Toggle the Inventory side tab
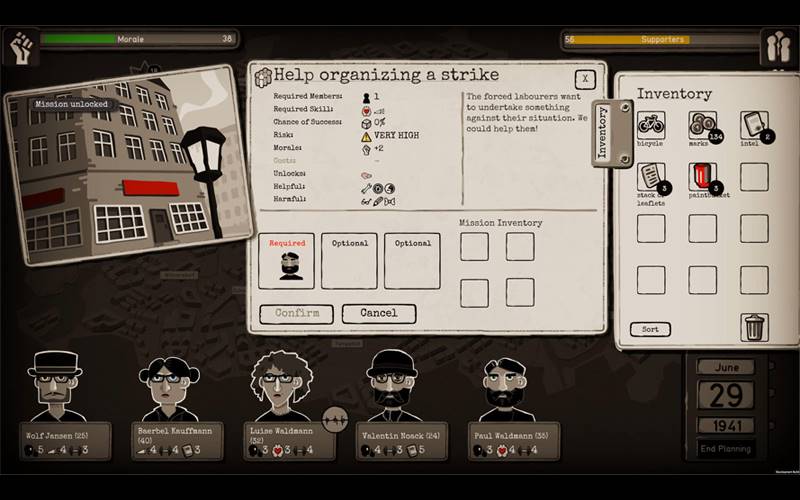The width and height of the screenshot is (800, 500). [603, 135]
